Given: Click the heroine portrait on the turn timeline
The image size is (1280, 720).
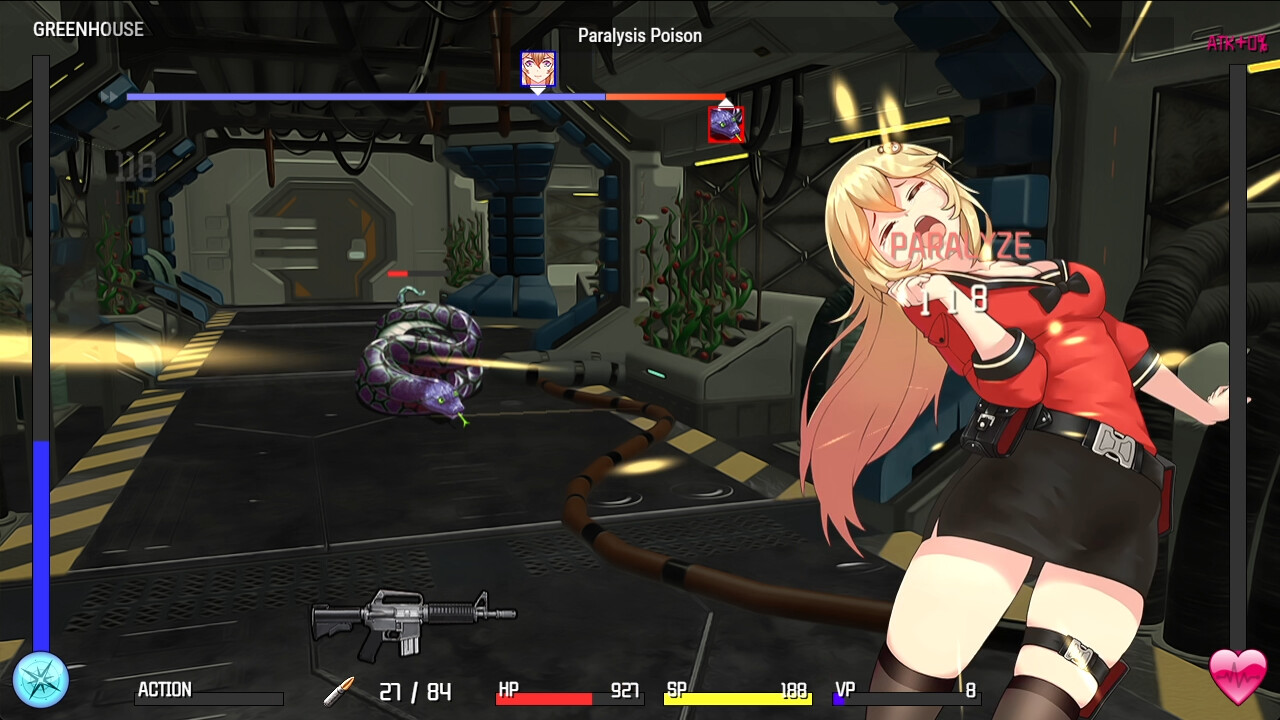Looking at the screenshot, I should pos(538,69).
